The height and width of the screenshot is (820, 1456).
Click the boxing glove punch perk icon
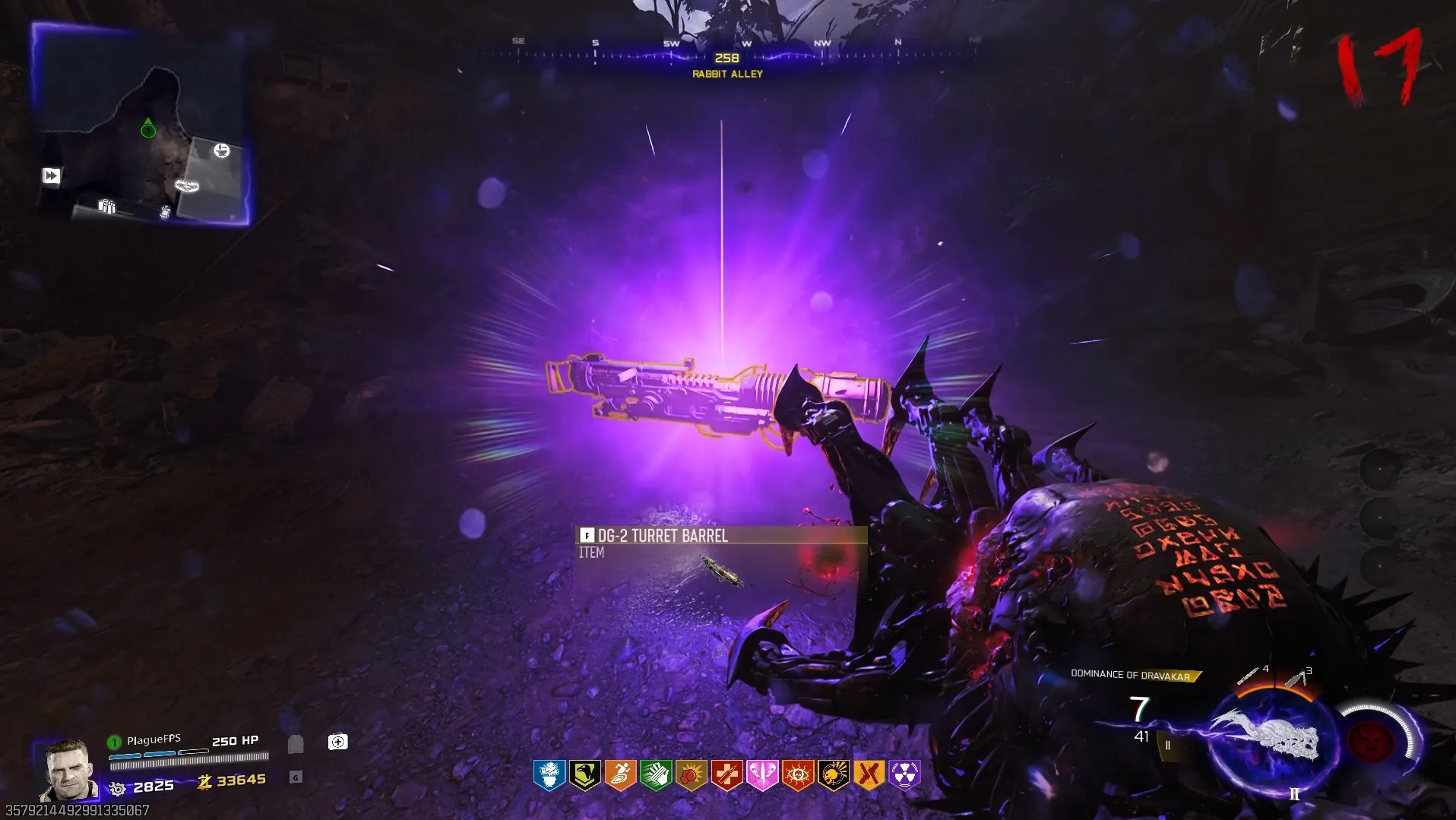coord(692,775)
